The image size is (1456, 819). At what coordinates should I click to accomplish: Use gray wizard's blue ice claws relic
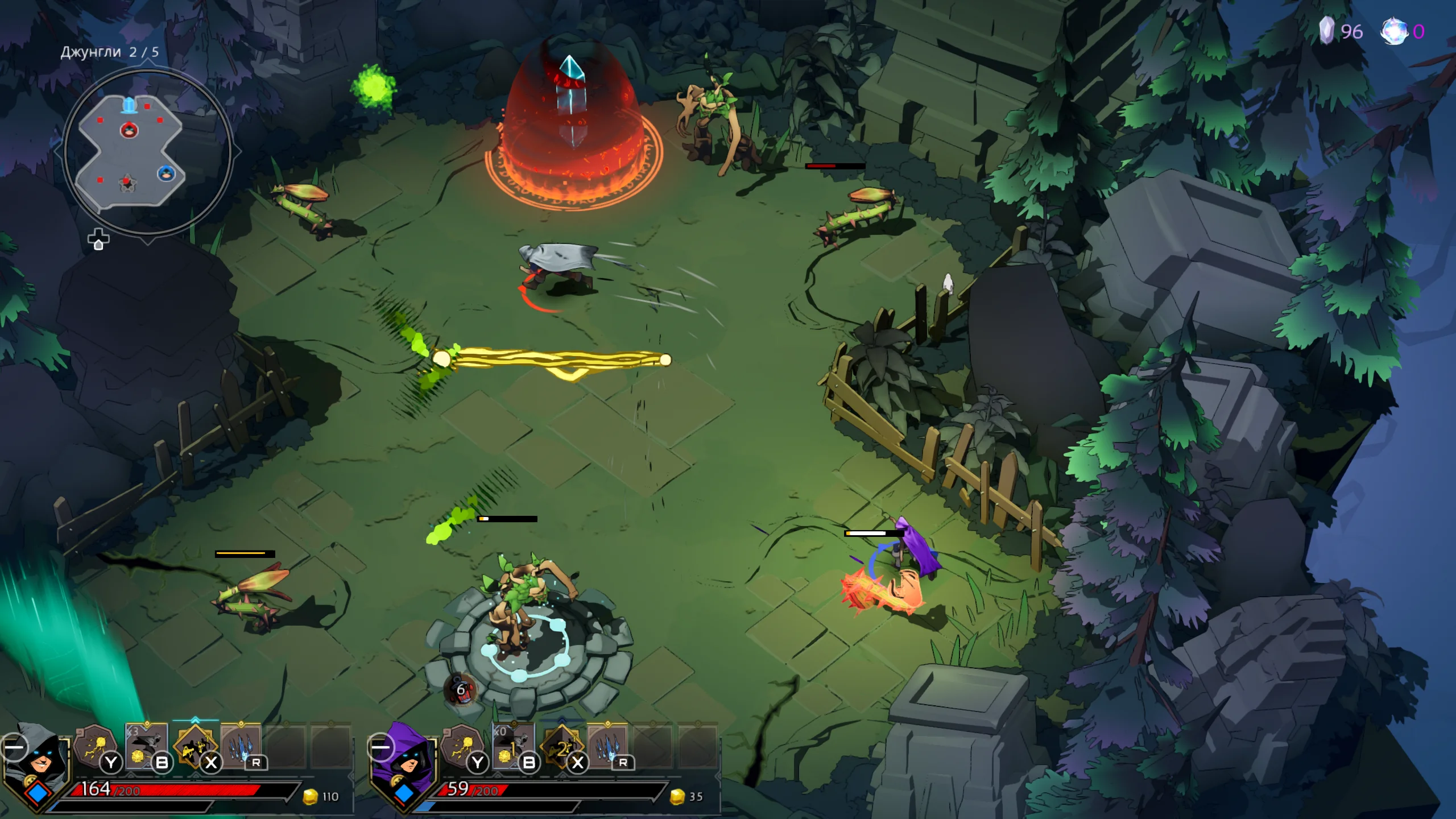click(241, 745)
